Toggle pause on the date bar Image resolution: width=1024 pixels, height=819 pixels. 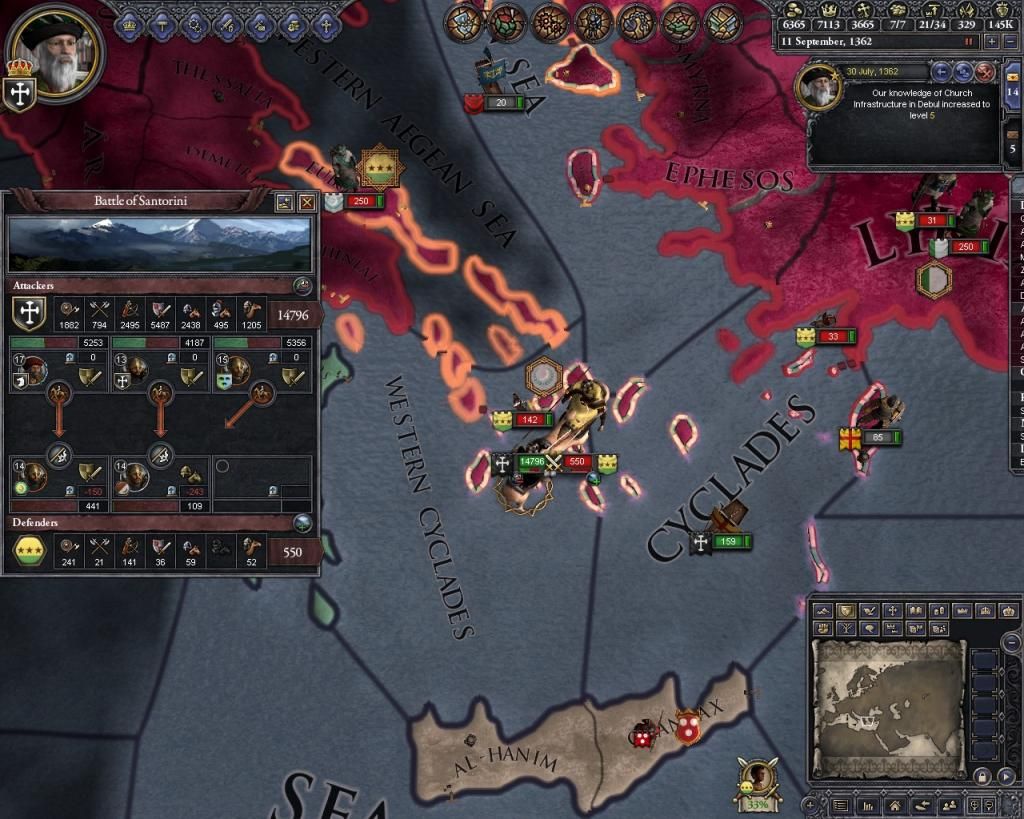click(x=968, y=42)
